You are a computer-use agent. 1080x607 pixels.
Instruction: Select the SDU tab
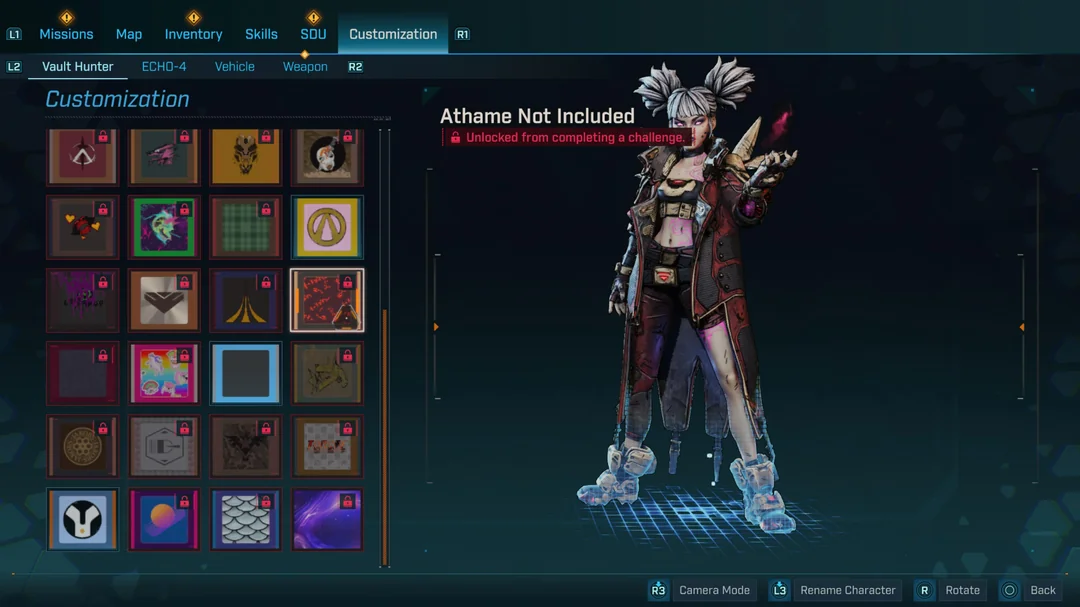click(313, 34)
